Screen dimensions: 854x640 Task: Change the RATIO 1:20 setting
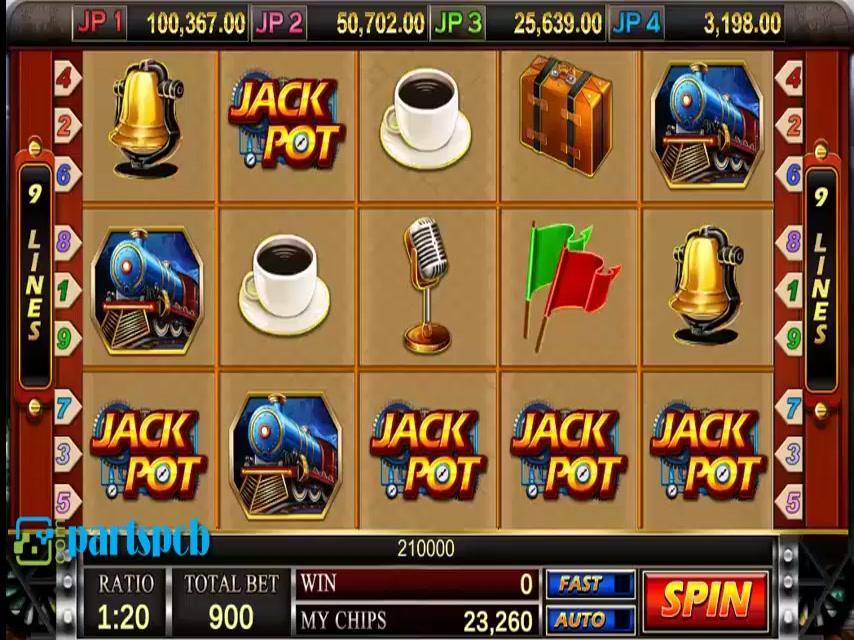coord(126,602)
